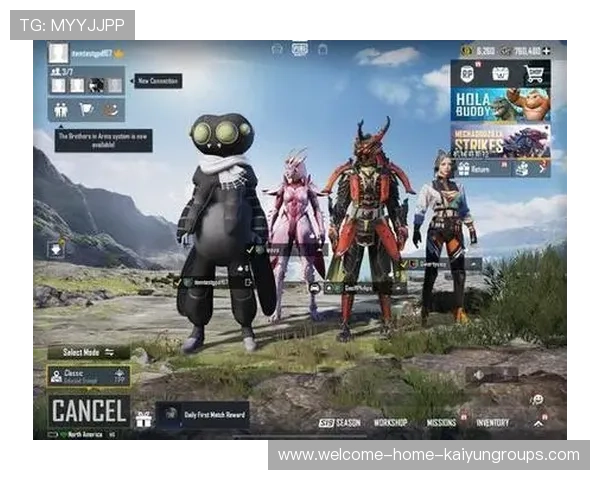The width and height of the screenshot is (600, 480).
Task: Open the W icon next to RP
Action: click(500, 73)
